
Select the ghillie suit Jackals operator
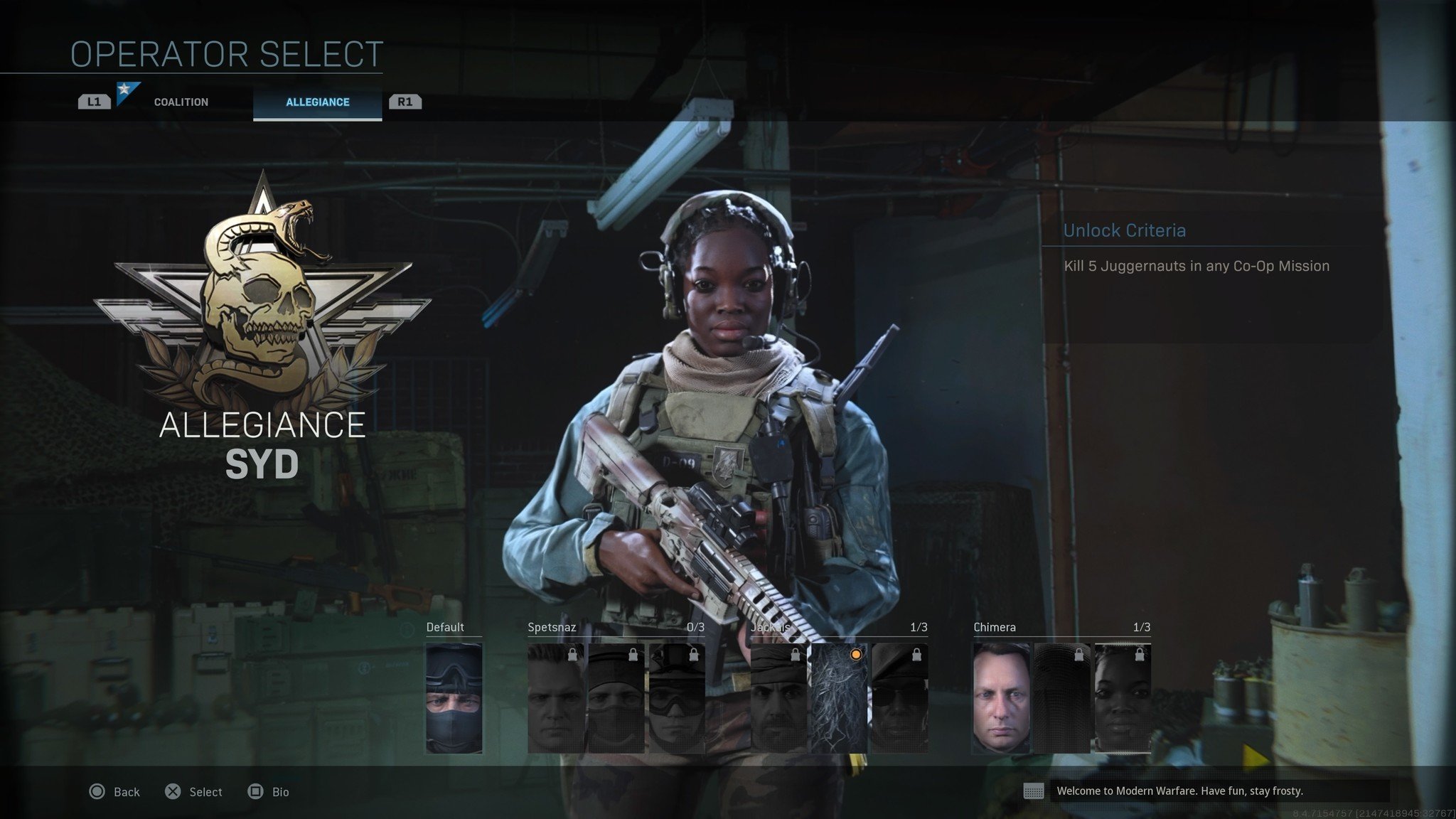(x=839, y=698)
